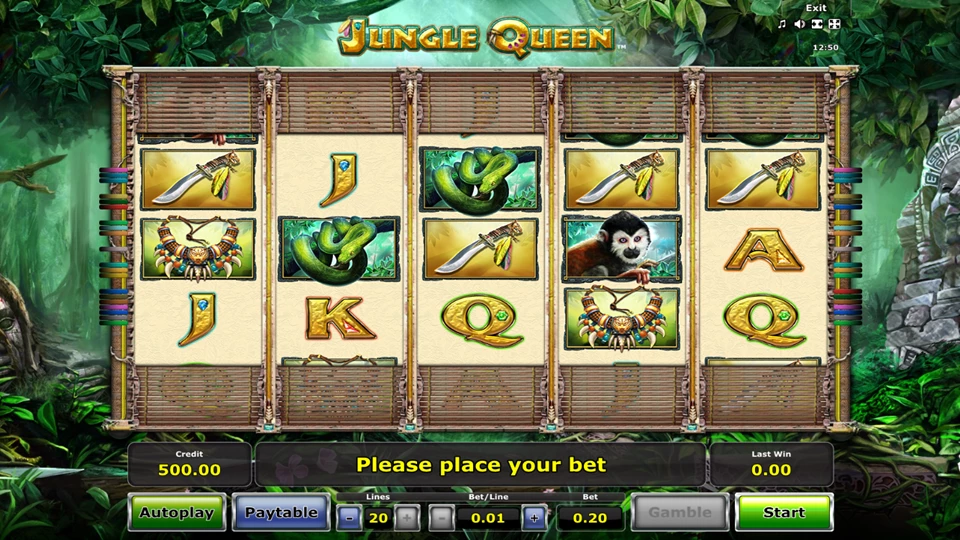This screenshot has width=960, height=540.
Task: Open the Paytable
Action: click(281, 513)
